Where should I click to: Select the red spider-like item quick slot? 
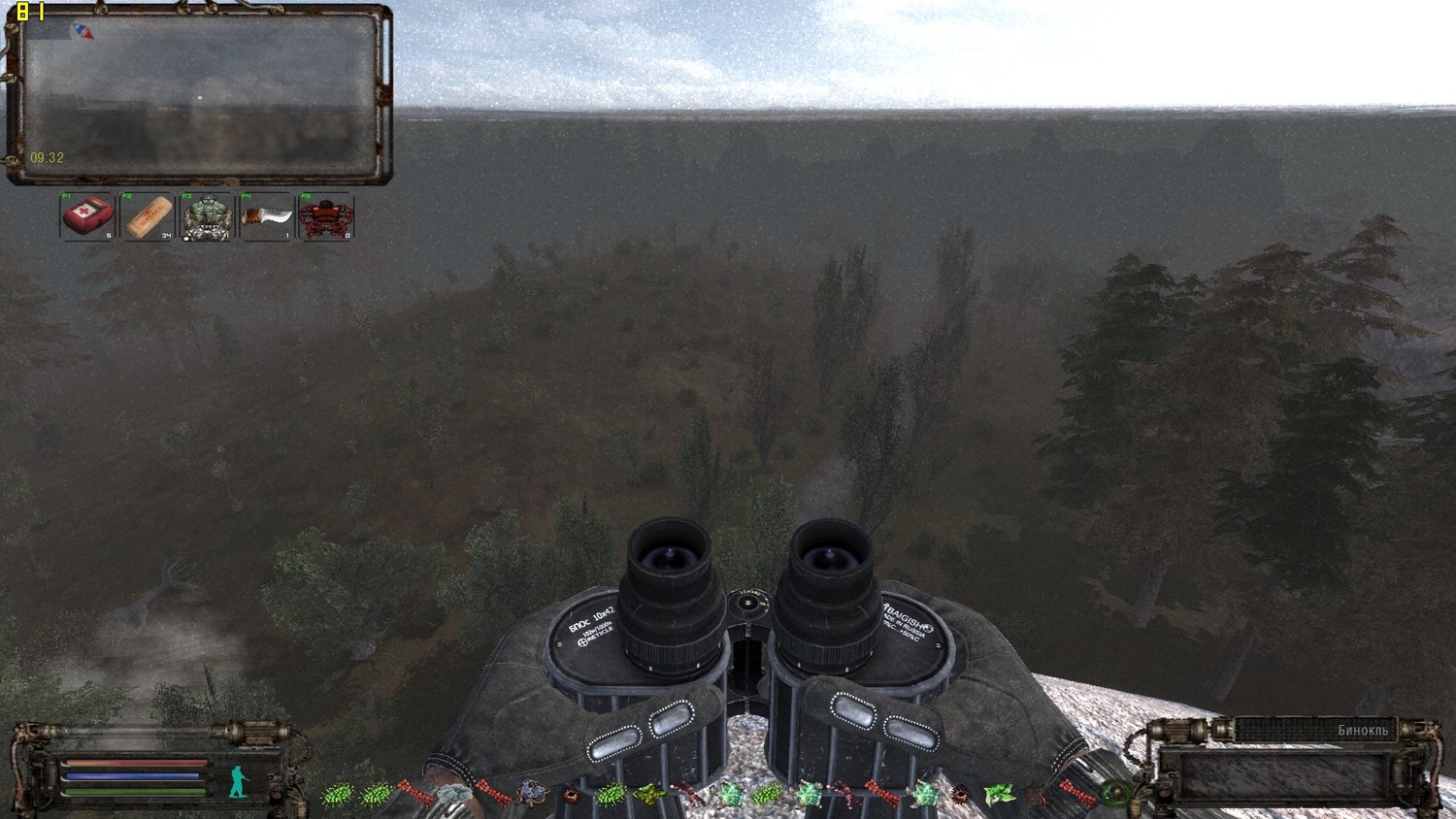(326, 216)
